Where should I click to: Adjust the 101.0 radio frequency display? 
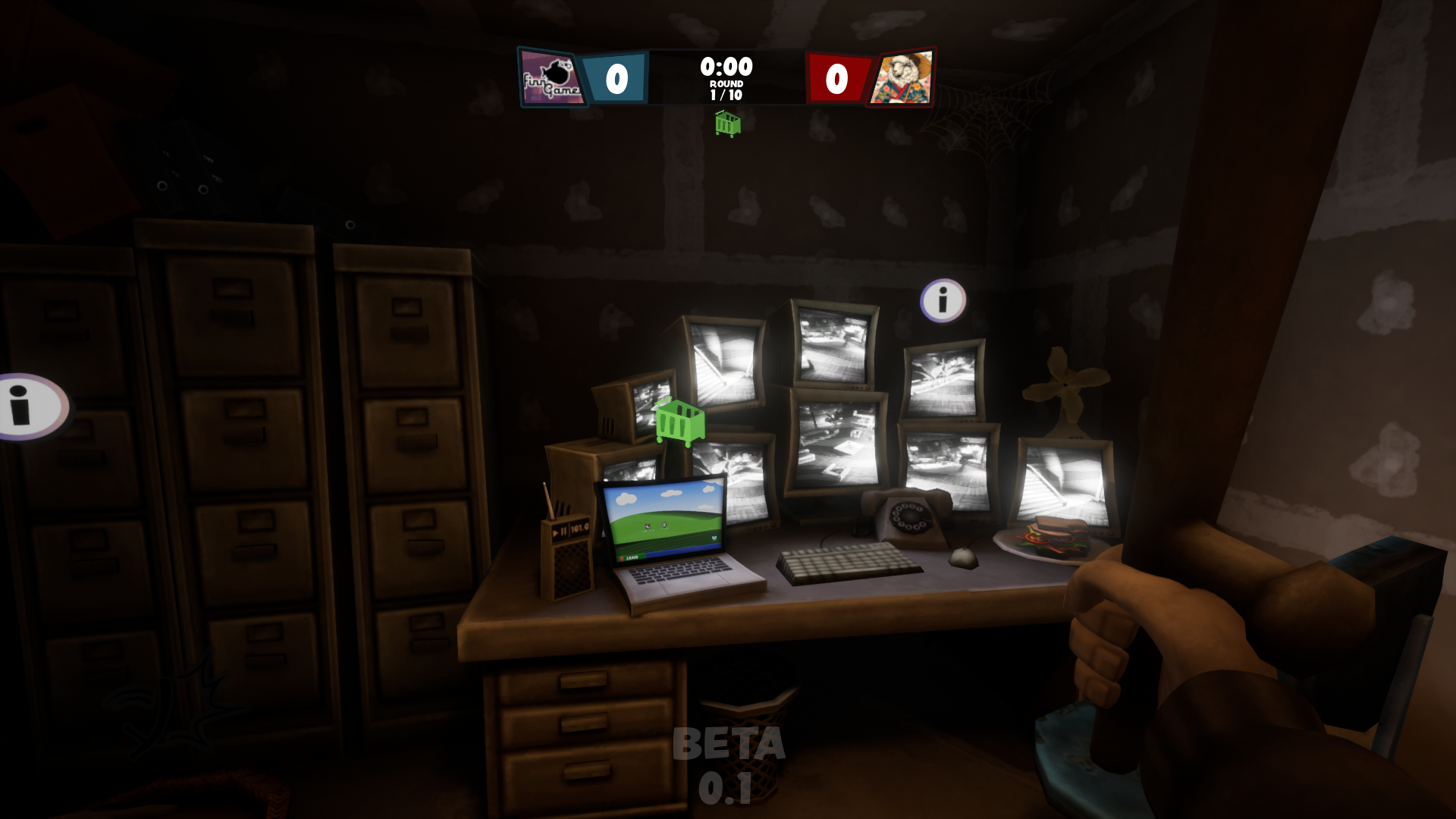[x=579, y=528]
